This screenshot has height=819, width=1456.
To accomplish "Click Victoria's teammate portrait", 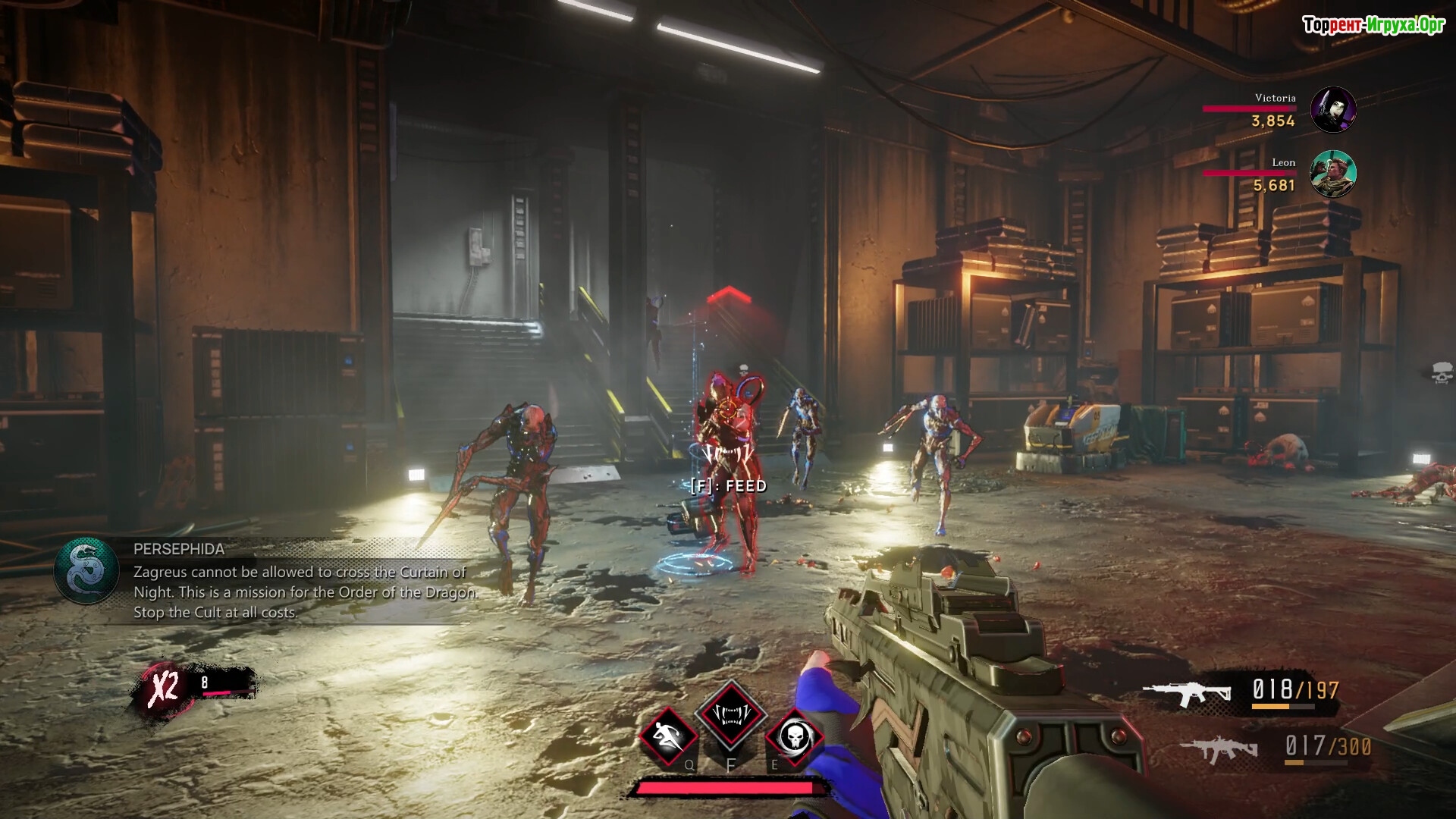I will tap(1333, 110).
